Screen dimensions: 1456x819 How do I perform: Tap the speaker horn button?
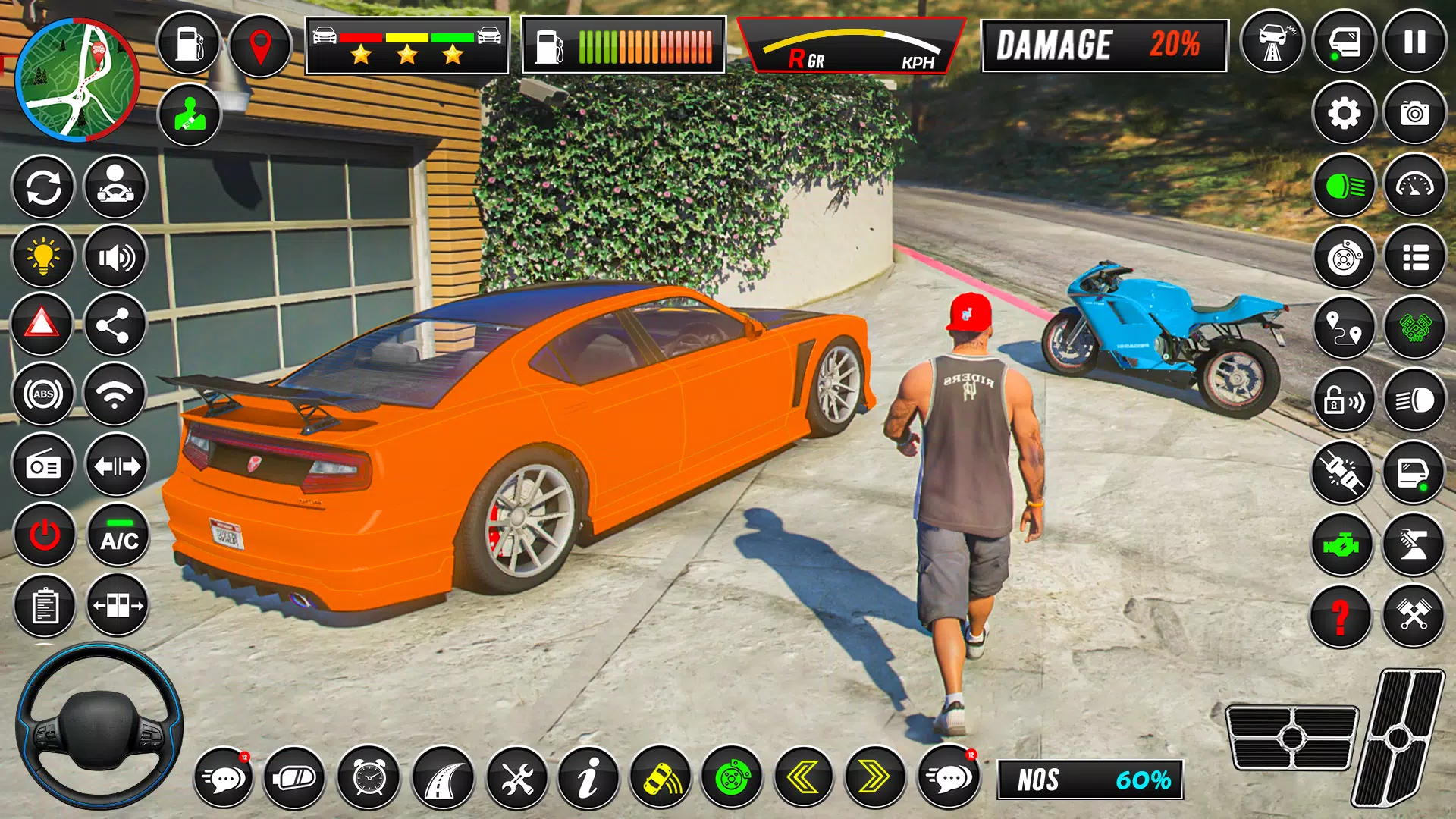click(115, 258)
